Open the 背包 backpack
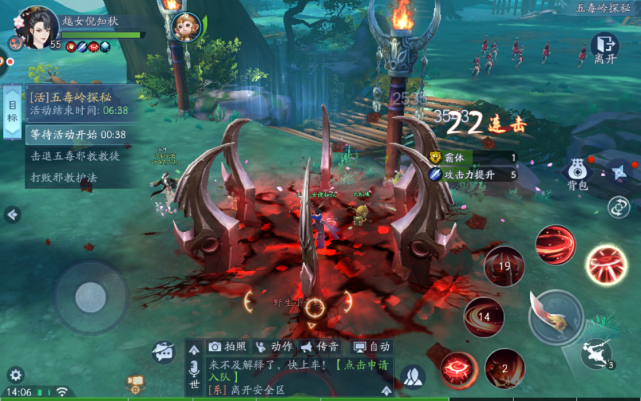 (577, 172)
